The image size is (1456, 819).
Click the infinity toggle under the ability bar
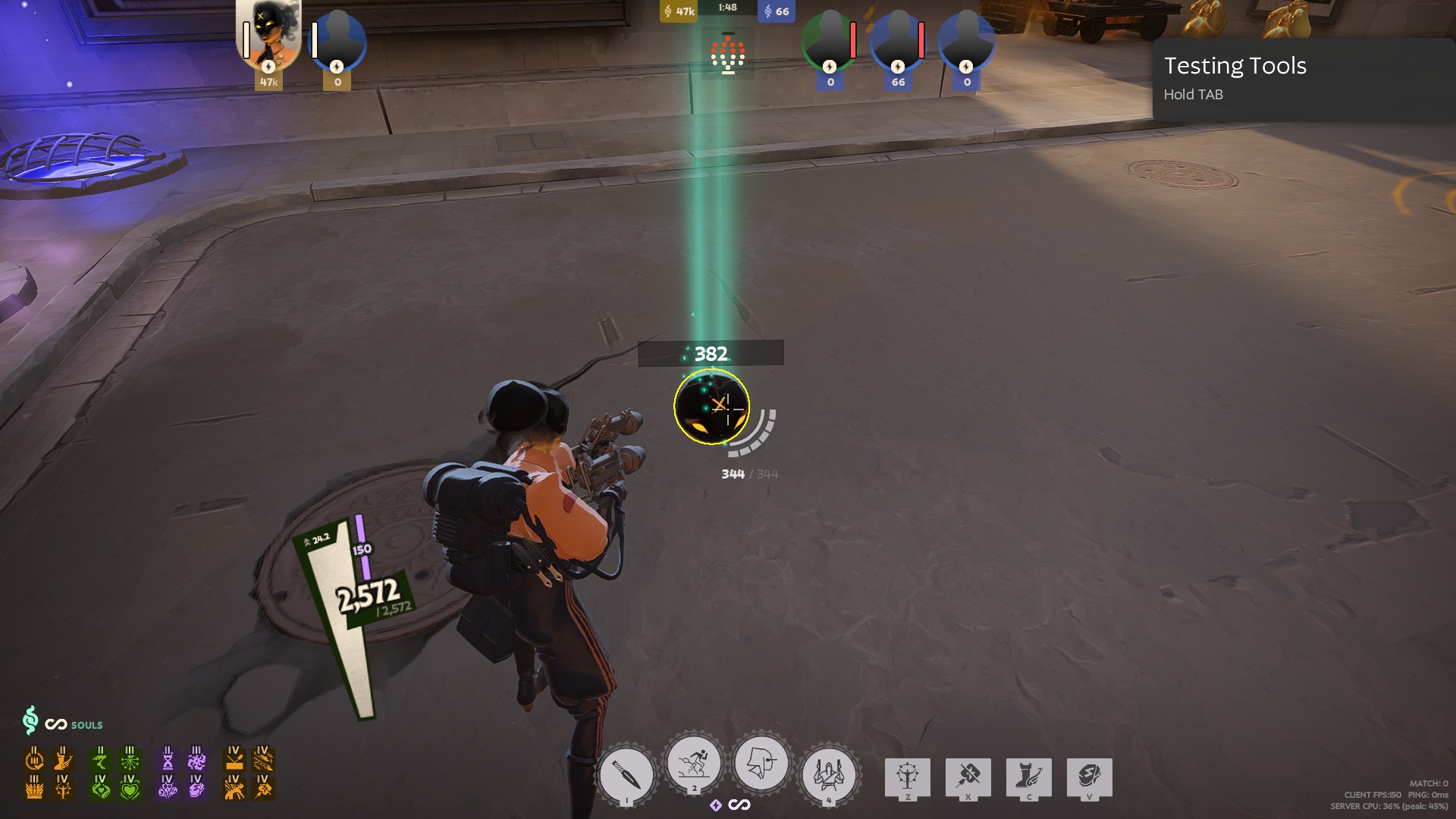click(x=741, y=805)
